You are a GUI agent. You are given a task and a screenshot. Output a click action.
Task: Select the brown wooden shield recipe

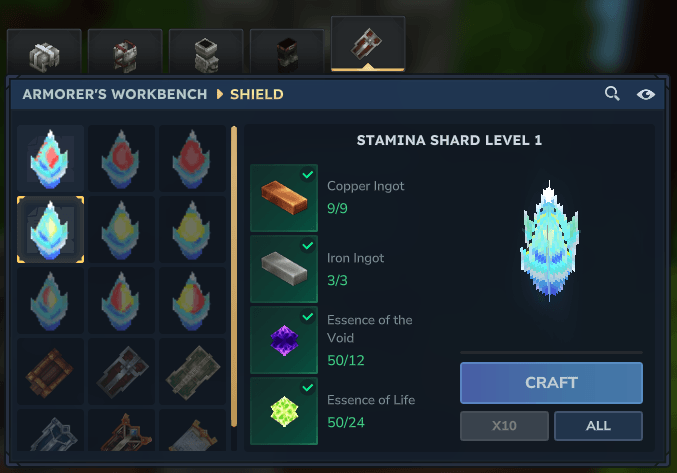(50, 371)
